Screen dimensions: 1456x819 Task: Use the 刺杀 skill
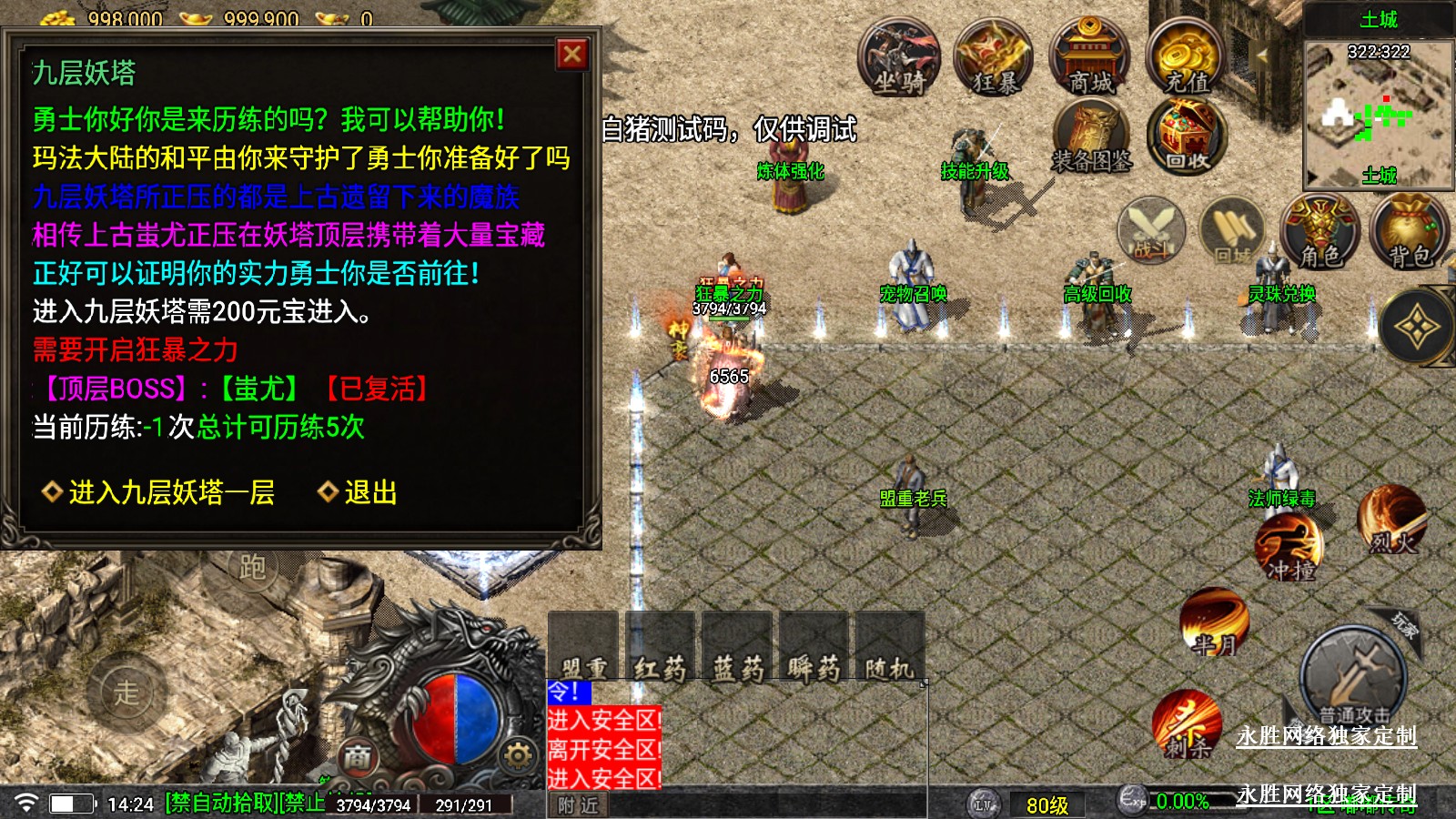pyautogui.click(x=1187, y=724)
